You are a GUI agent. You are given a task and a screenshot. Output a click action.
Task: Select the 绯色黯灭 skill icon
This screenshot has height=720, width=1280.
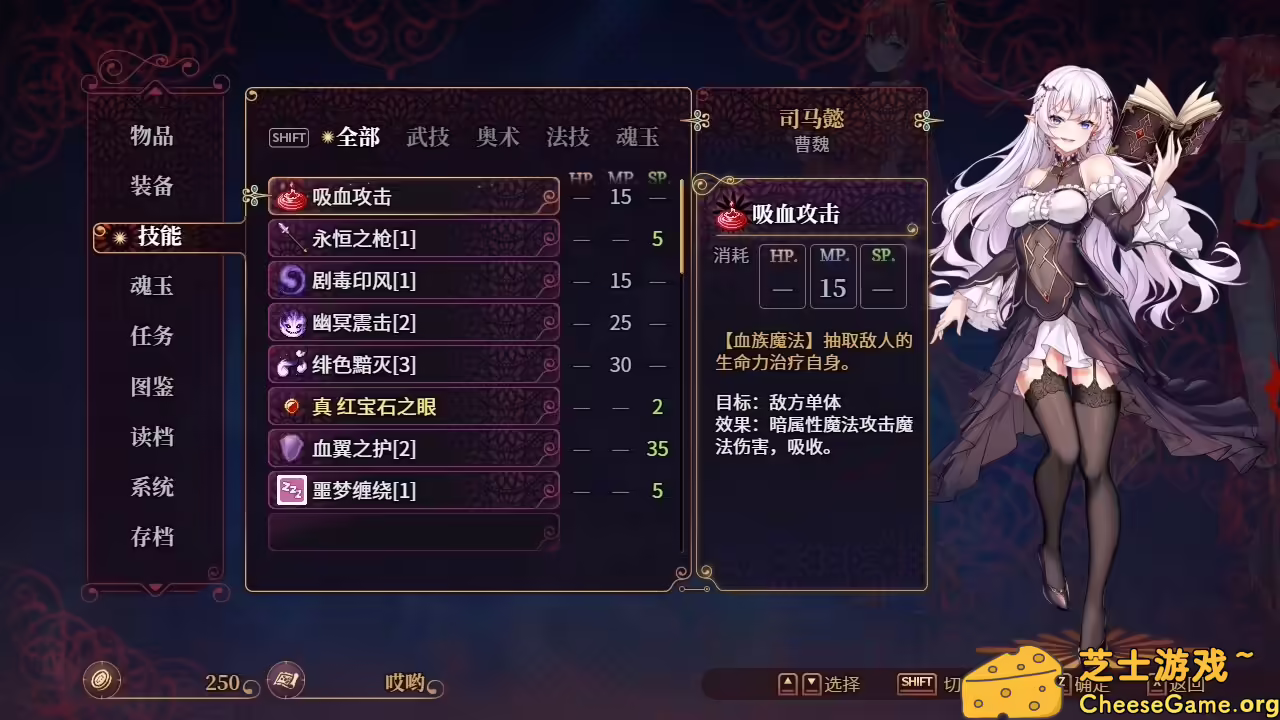pos(289,364)
